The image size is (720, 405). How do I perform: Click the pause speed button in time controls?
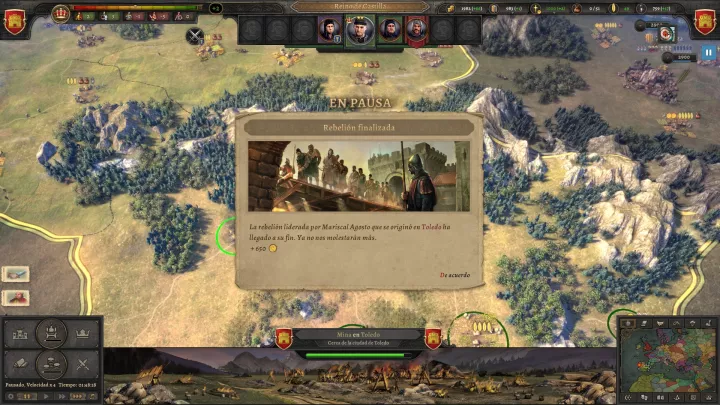28,396
